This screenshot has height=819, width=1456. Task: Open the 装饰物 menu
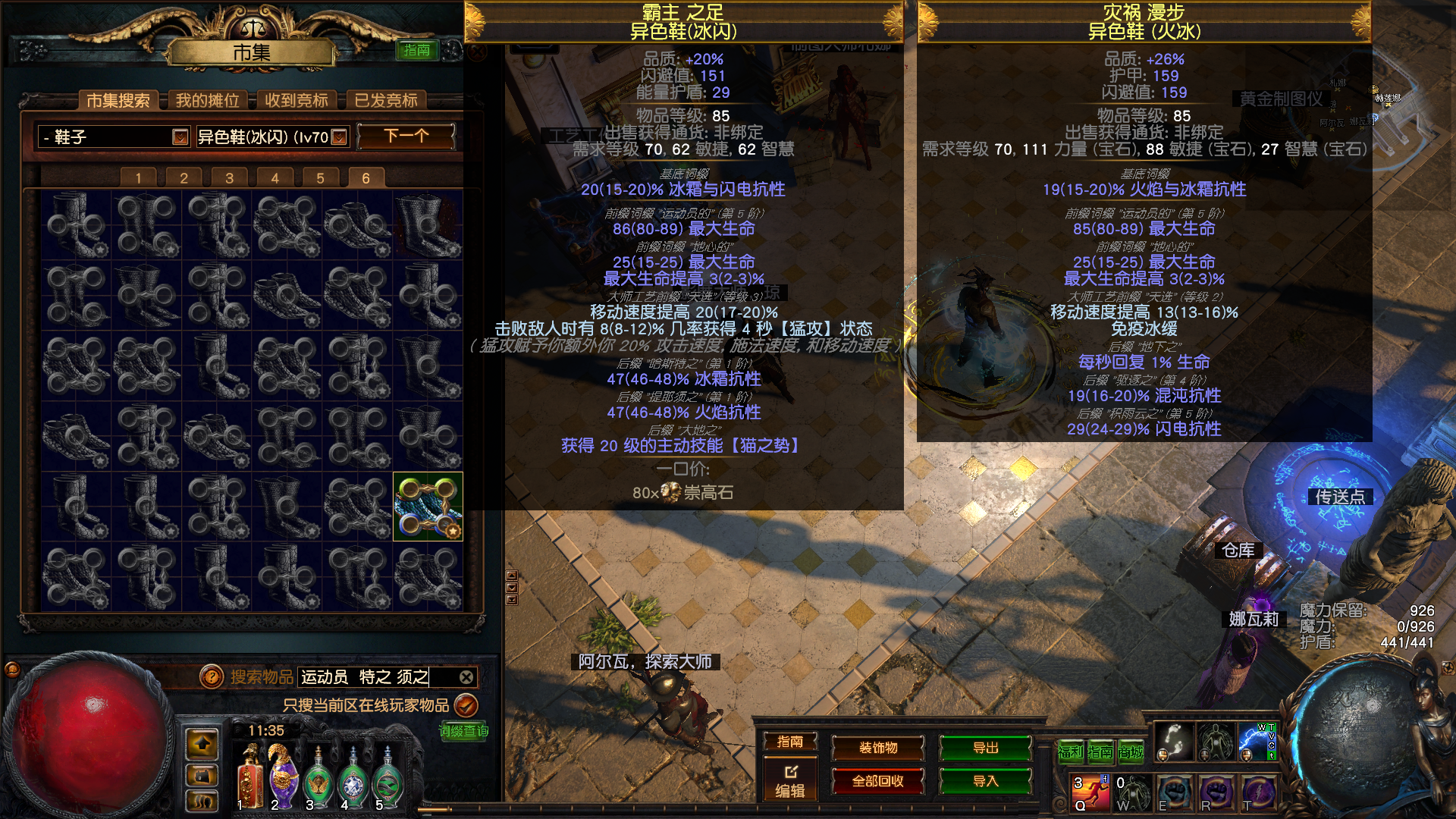click(x=877, y=748)
